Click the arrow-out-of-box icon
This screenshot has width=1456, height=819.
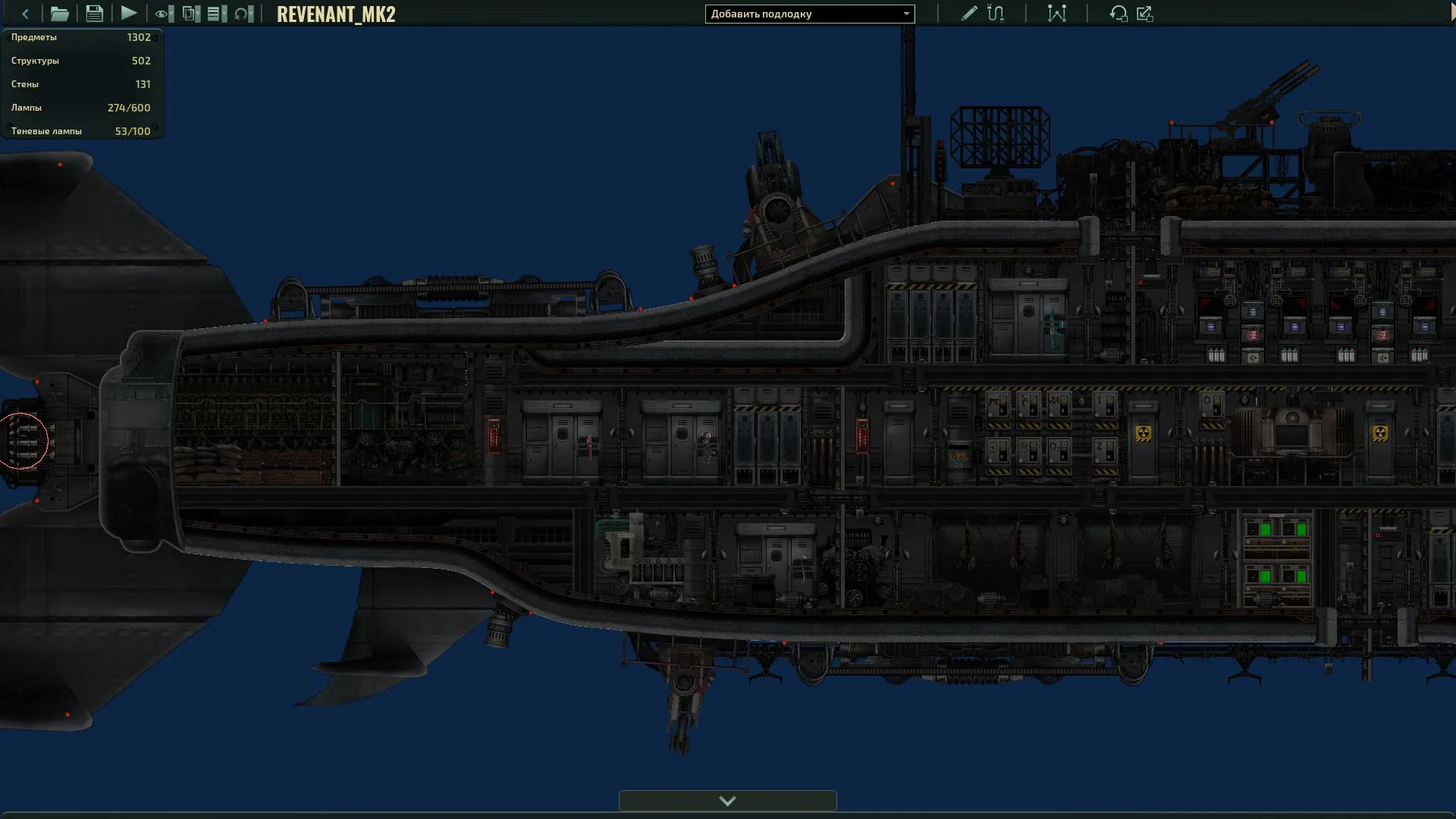click(1145, 14)
